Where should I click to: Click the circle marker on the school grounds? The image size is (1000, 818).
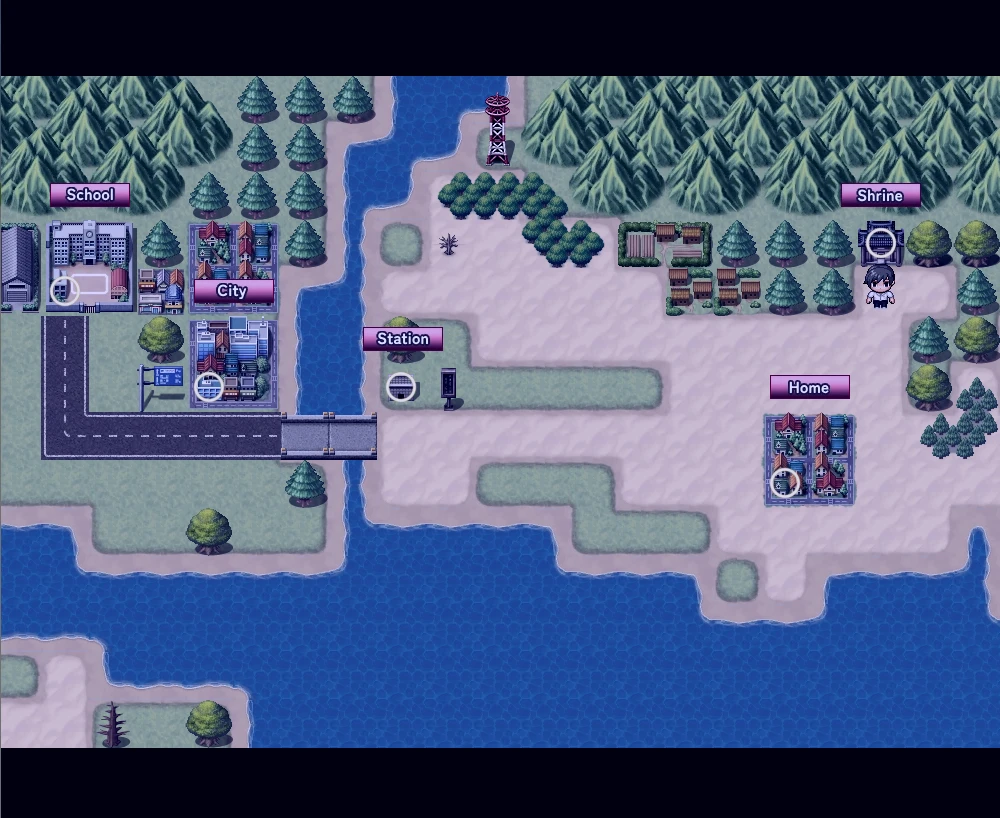point(65,290)
